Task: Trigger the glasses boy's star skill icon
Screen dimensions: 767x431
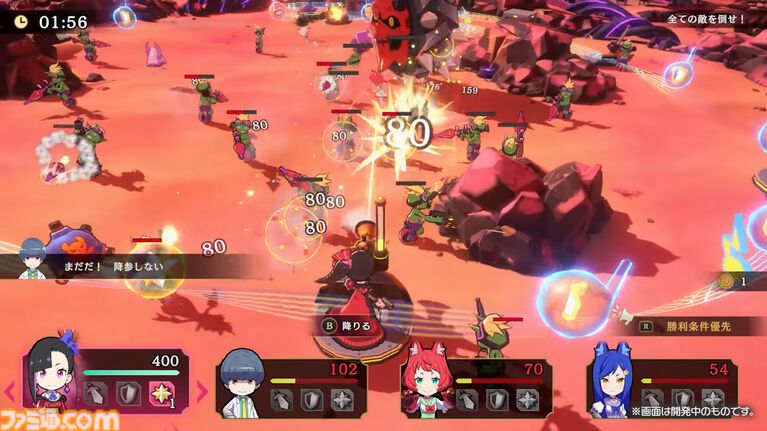Action: [344, 399]
